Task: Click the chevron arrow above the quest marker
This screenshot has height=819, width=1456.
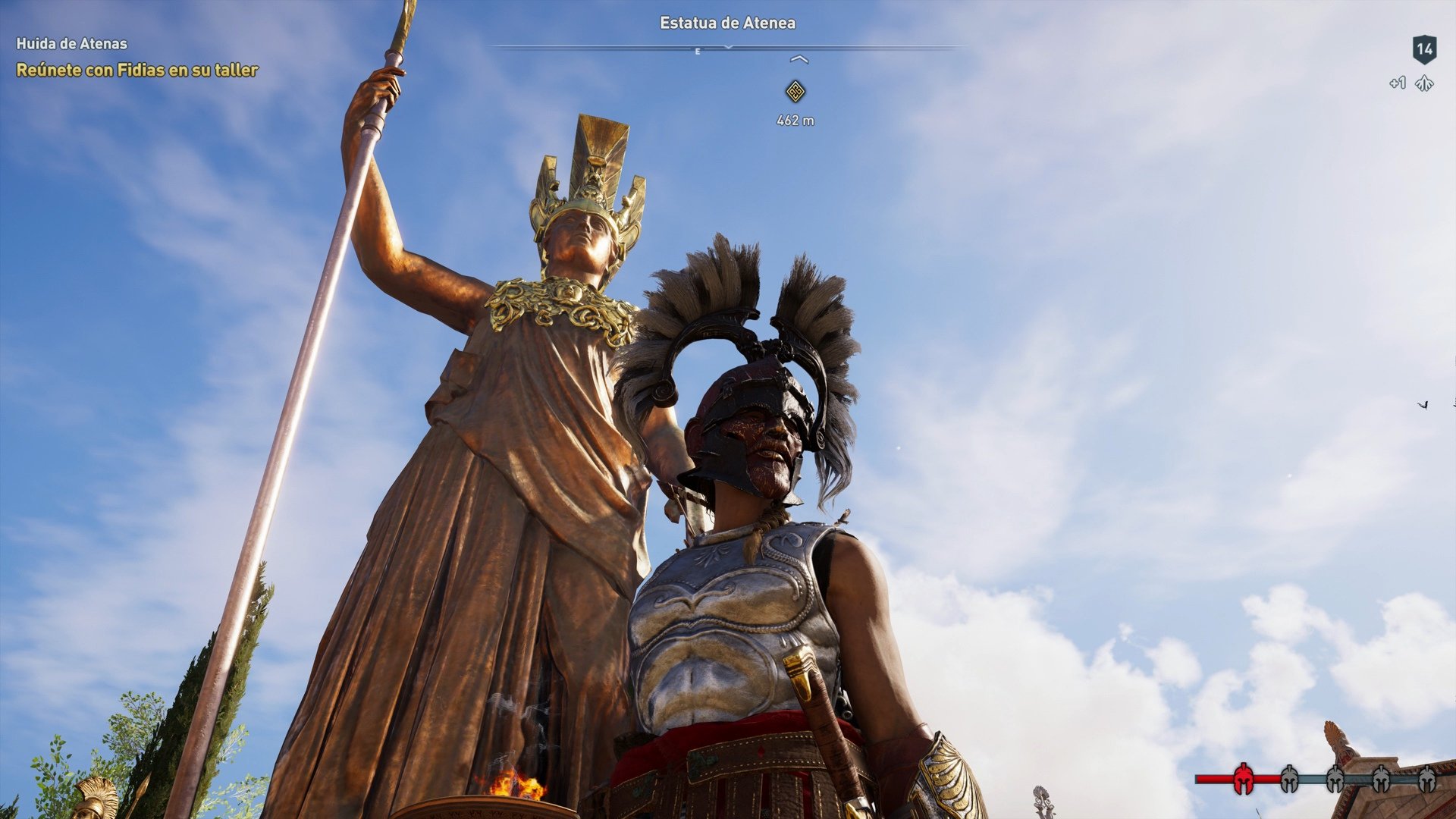Action: (799, 59)
